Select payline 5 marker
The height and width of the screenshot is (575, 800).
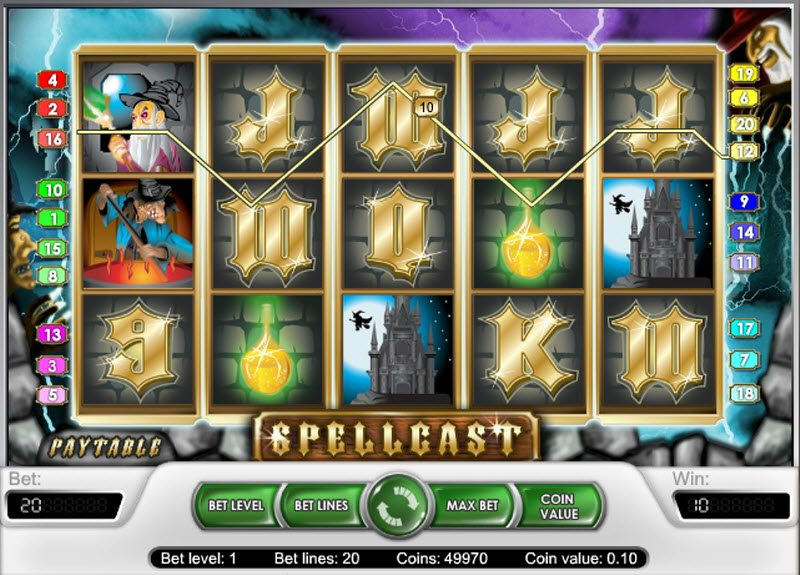click(x=52, y=395)
